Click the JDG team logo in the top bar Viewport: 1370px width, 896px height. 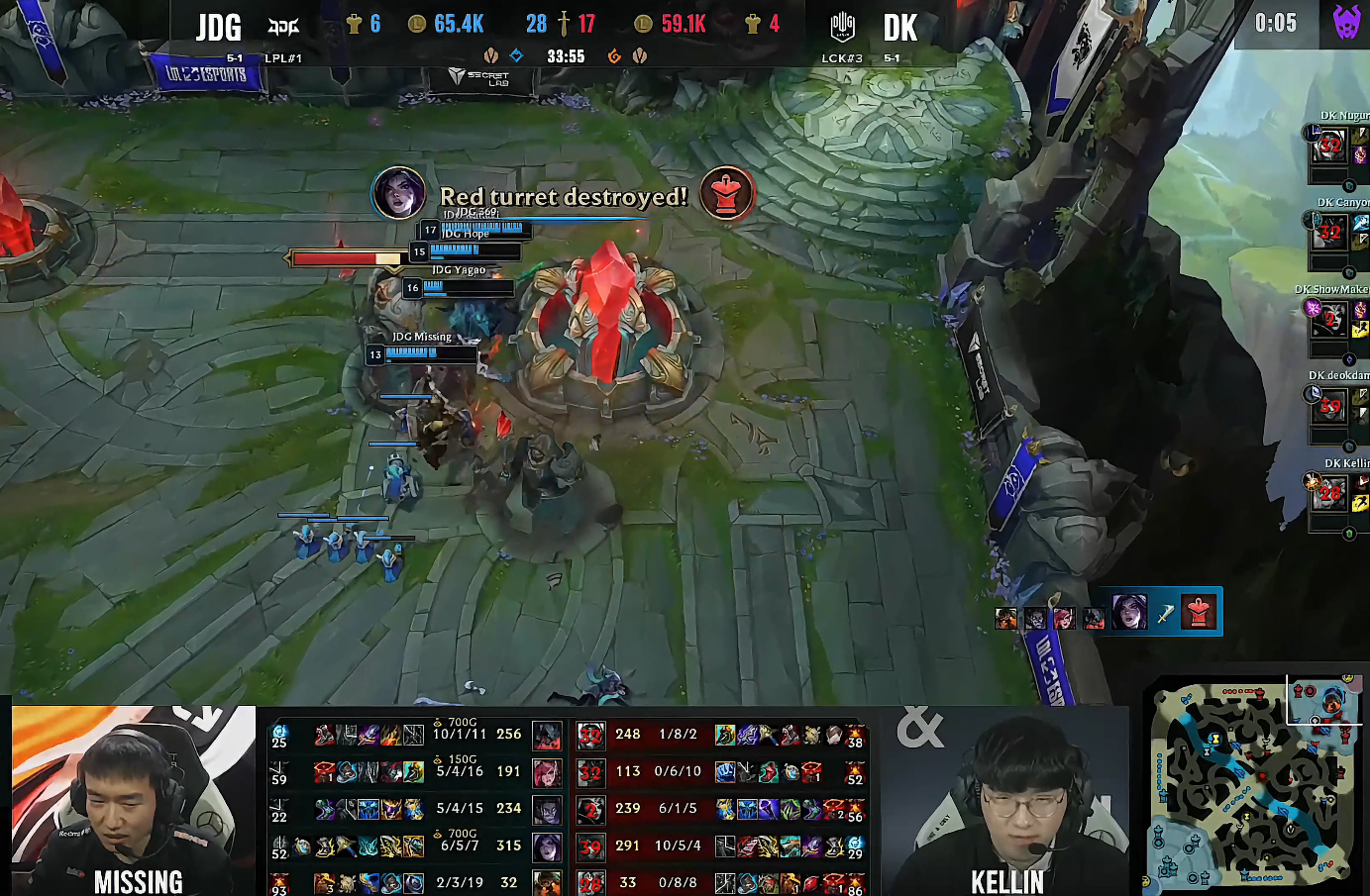tap(283, 27)
